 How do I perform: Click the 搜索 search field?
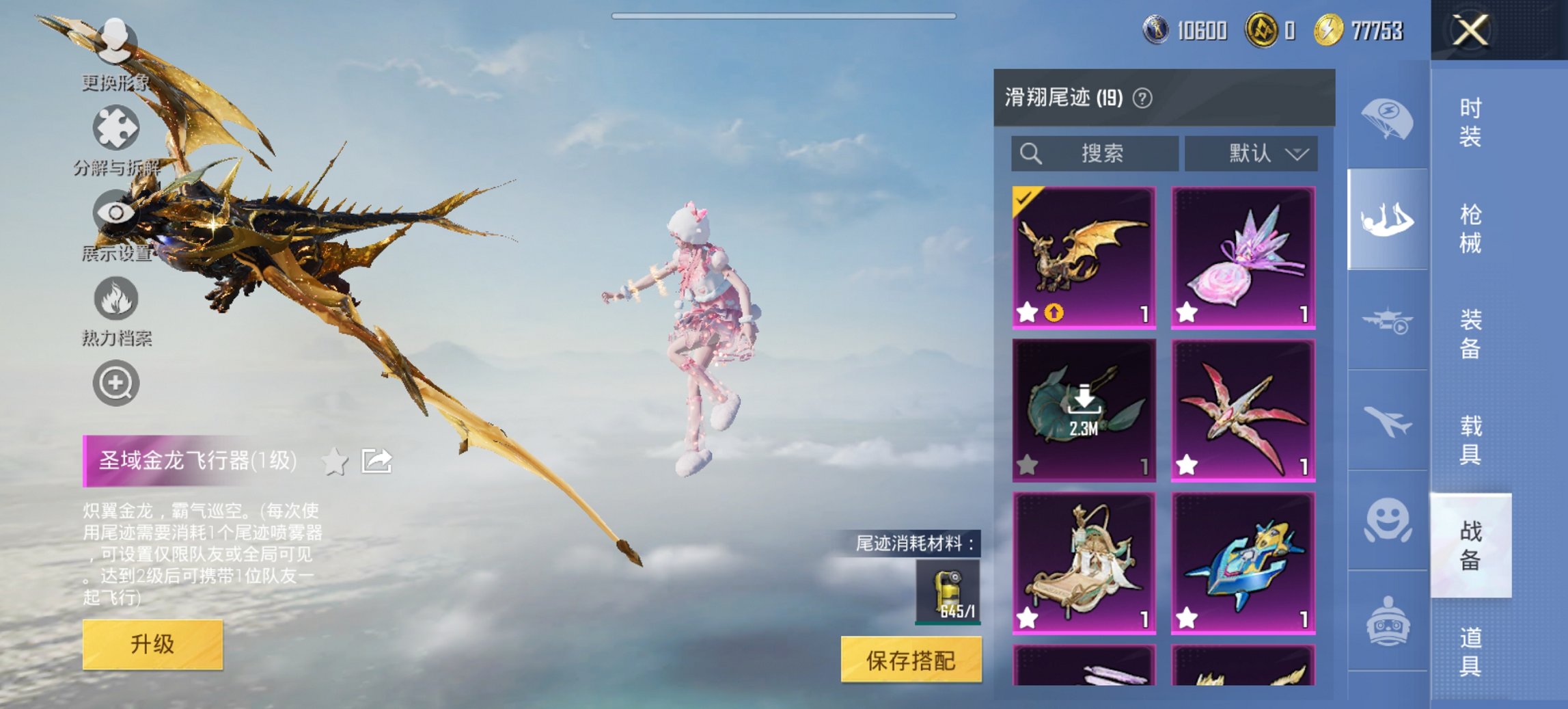tap(1093, 154)
